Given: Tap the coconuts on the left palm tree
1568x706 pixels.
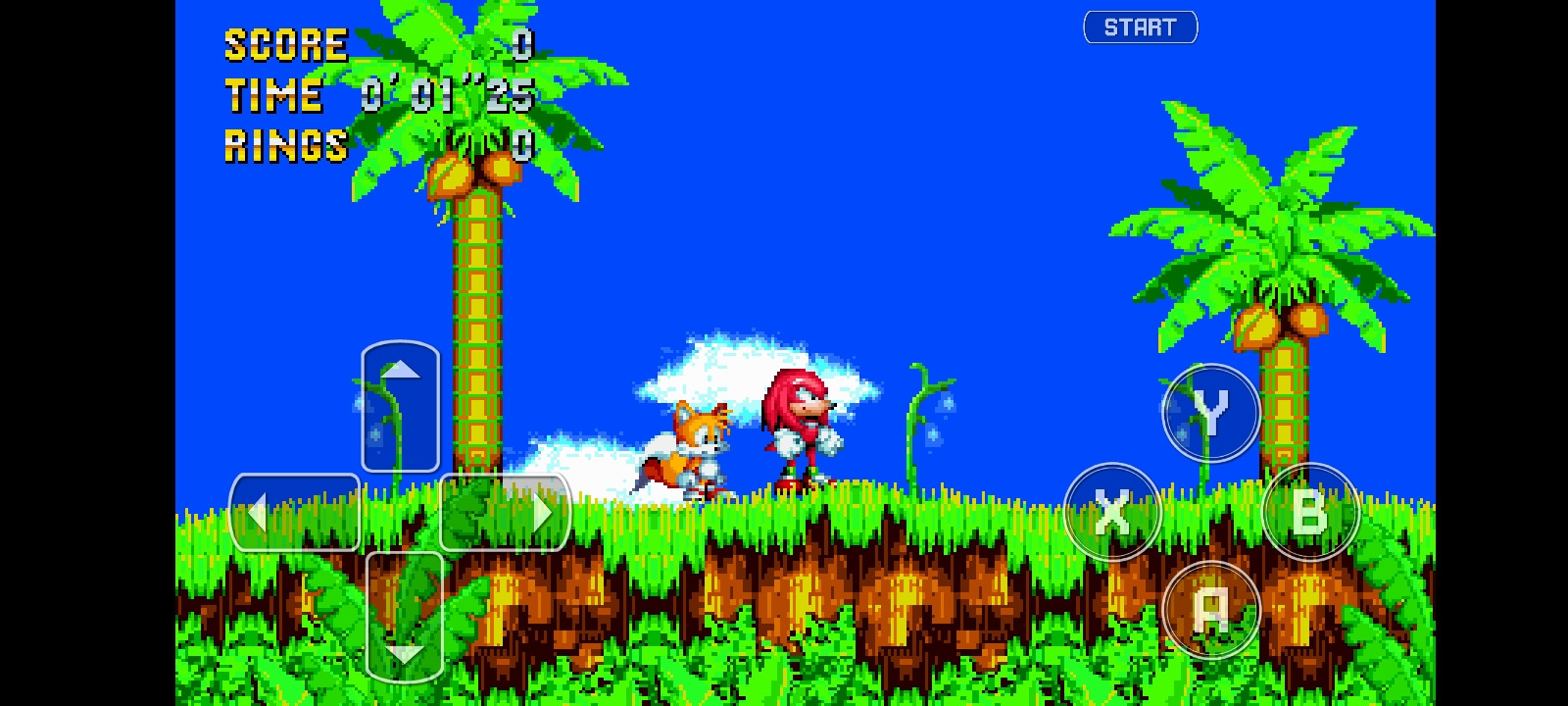Looking at the screenshot, I should pyautogui.click(x=470, y=172).
